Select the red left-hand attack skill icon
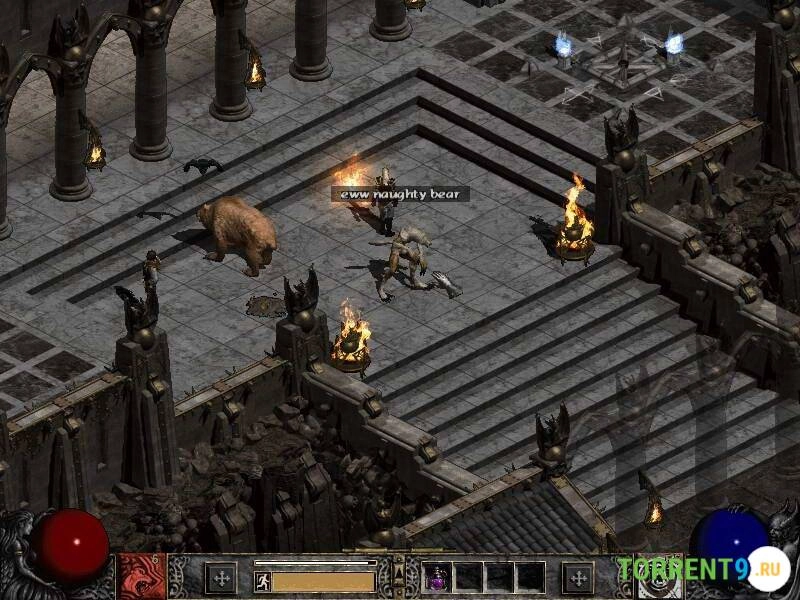 [x=141, y=577]
